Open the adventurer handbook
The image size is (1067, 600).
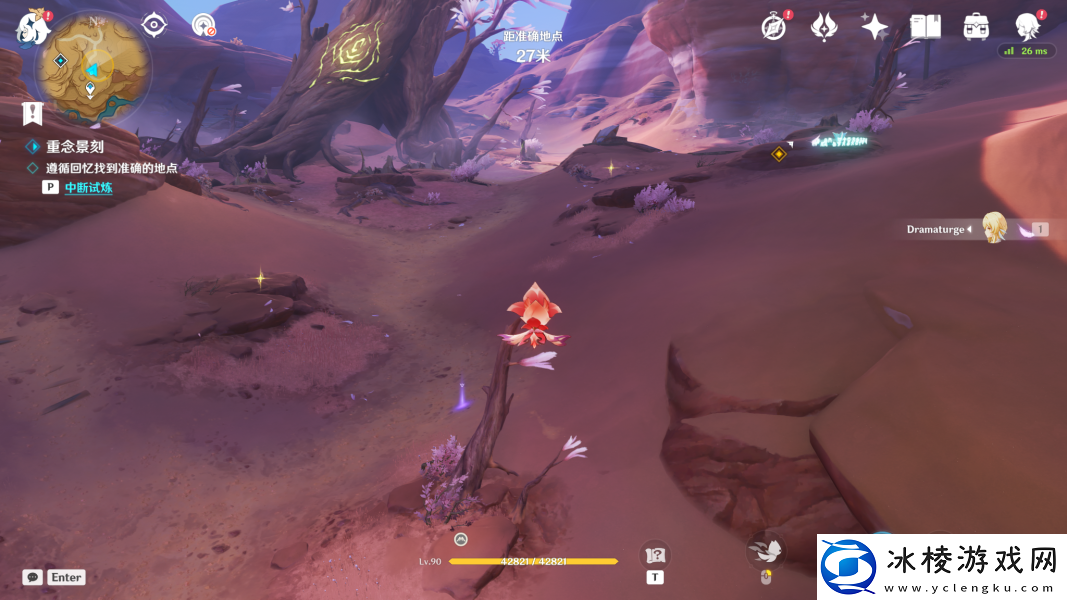tap(925, 27)
